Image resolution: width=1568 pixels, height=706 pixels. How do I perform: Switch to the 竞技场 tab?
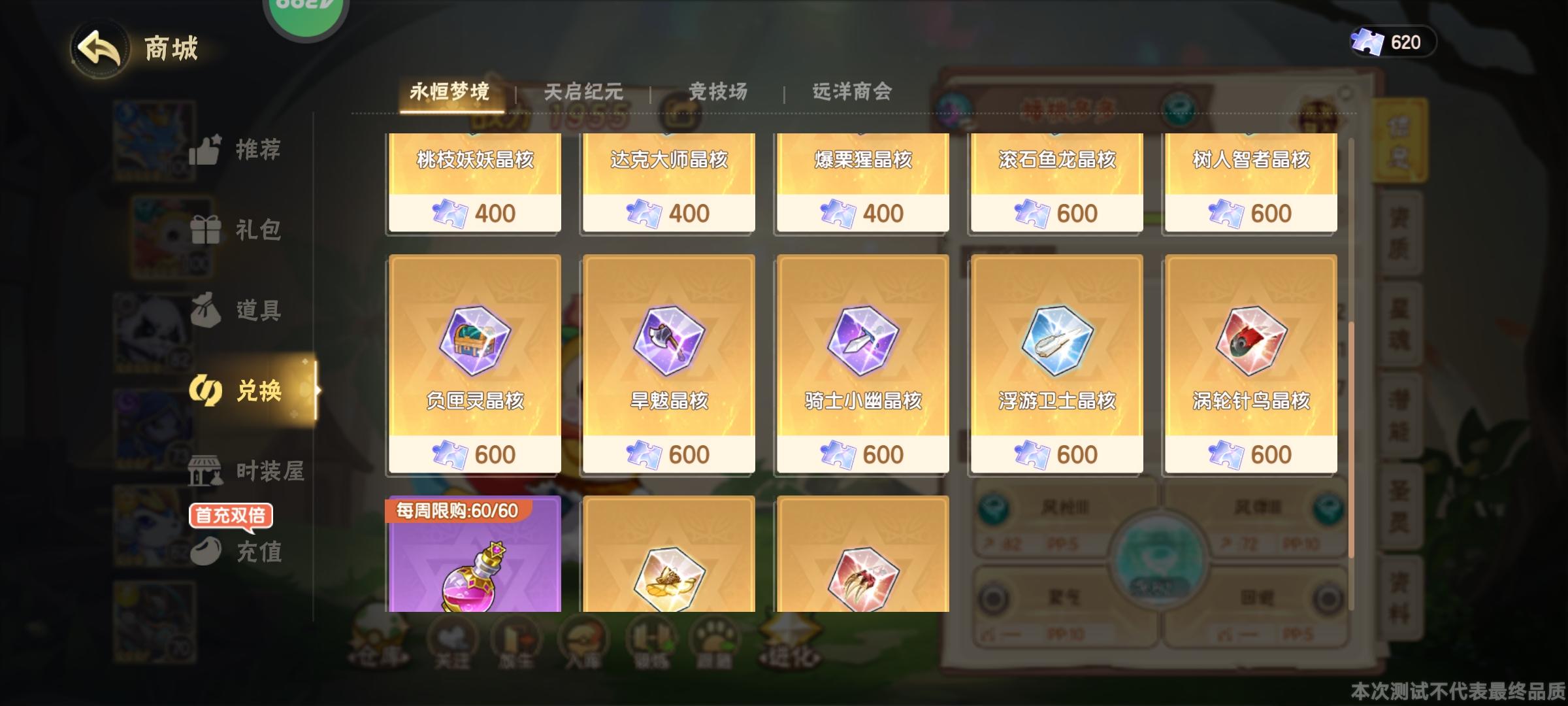point(719,93)
